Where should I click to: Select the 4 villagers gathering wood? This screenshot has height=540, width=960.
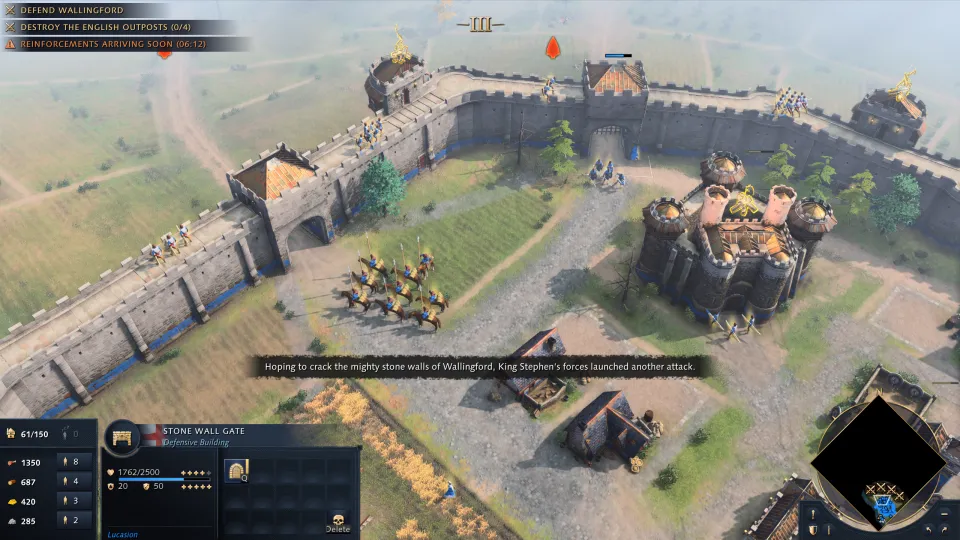(74, 481)
